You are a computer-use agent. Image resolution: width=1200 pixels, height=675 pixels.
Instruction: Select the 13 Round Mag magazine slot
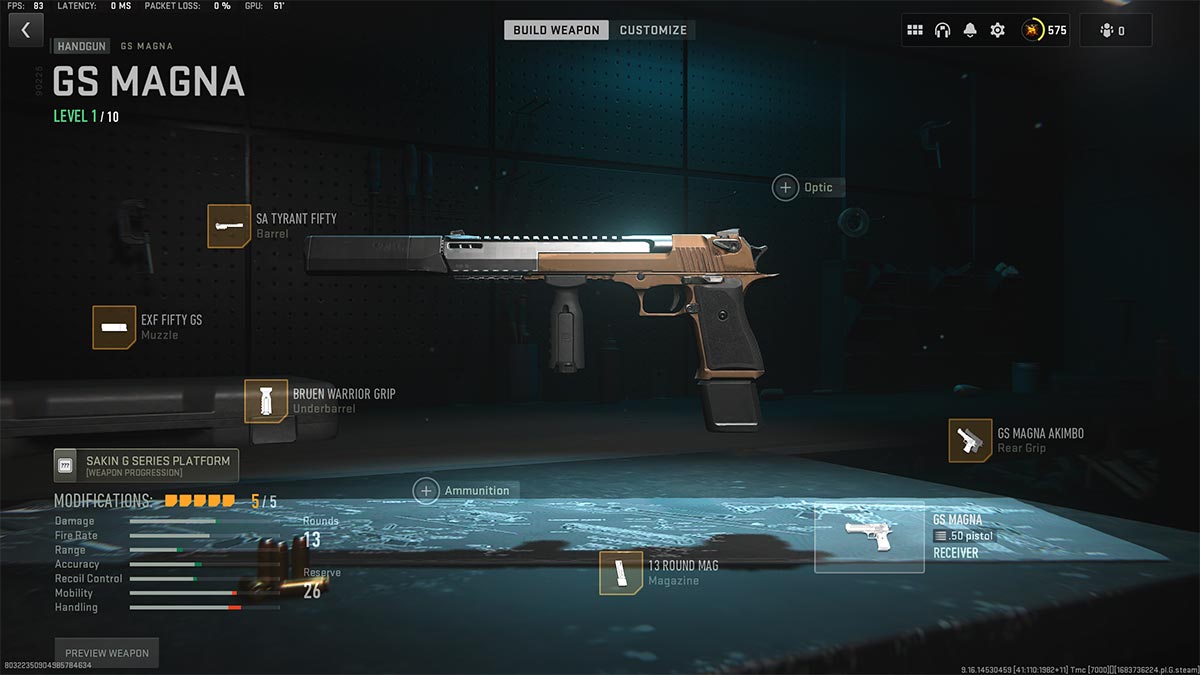point(621,573)
